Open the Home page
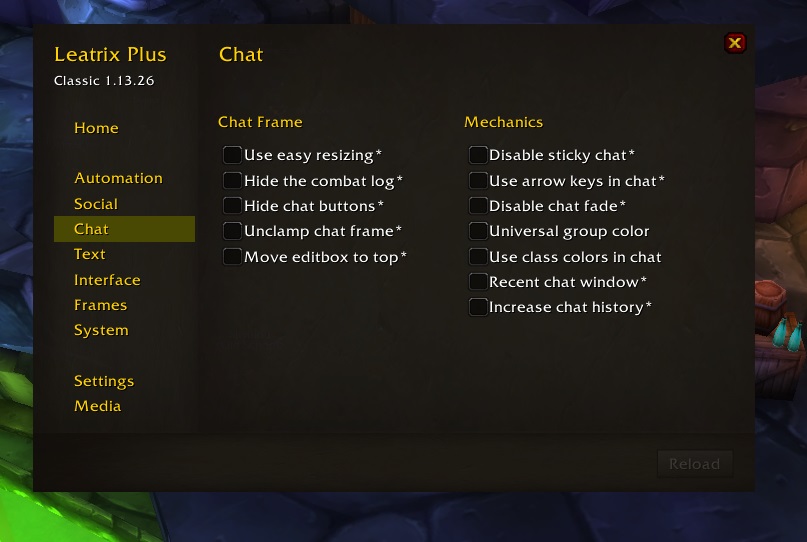Screen dimensions: 807x542 [96, 128]
